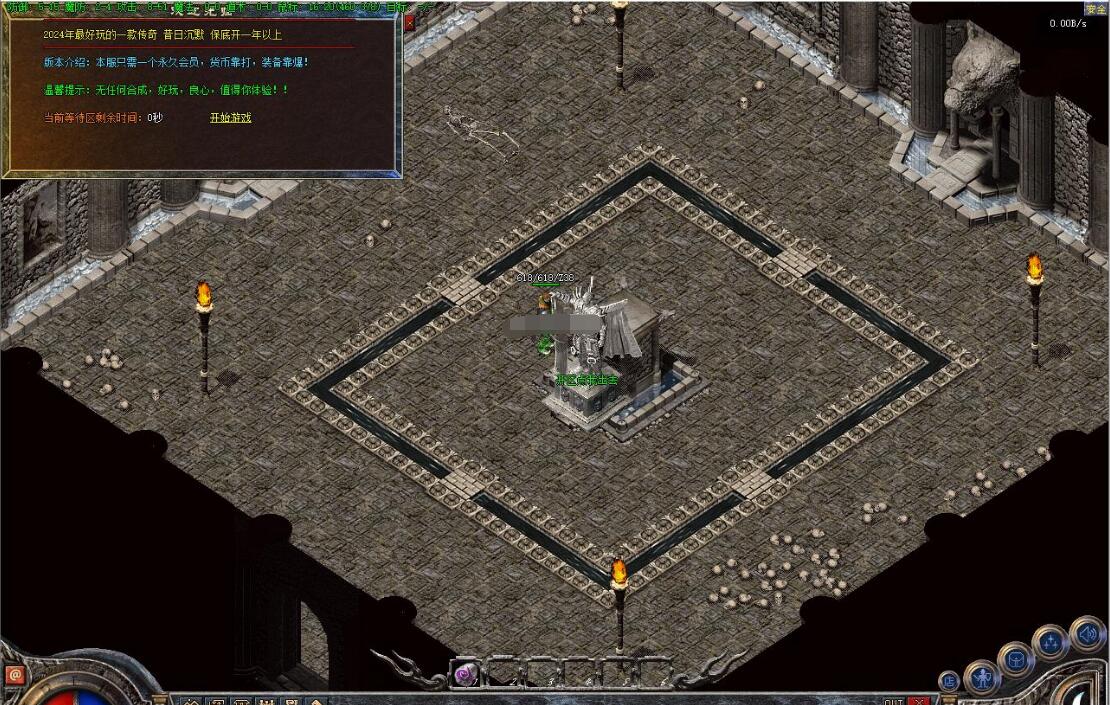Image resolution: width=1110 pixels, height=705 pixels.
Task: Click the 安全 safety label button
Action: click(1095, 9)
